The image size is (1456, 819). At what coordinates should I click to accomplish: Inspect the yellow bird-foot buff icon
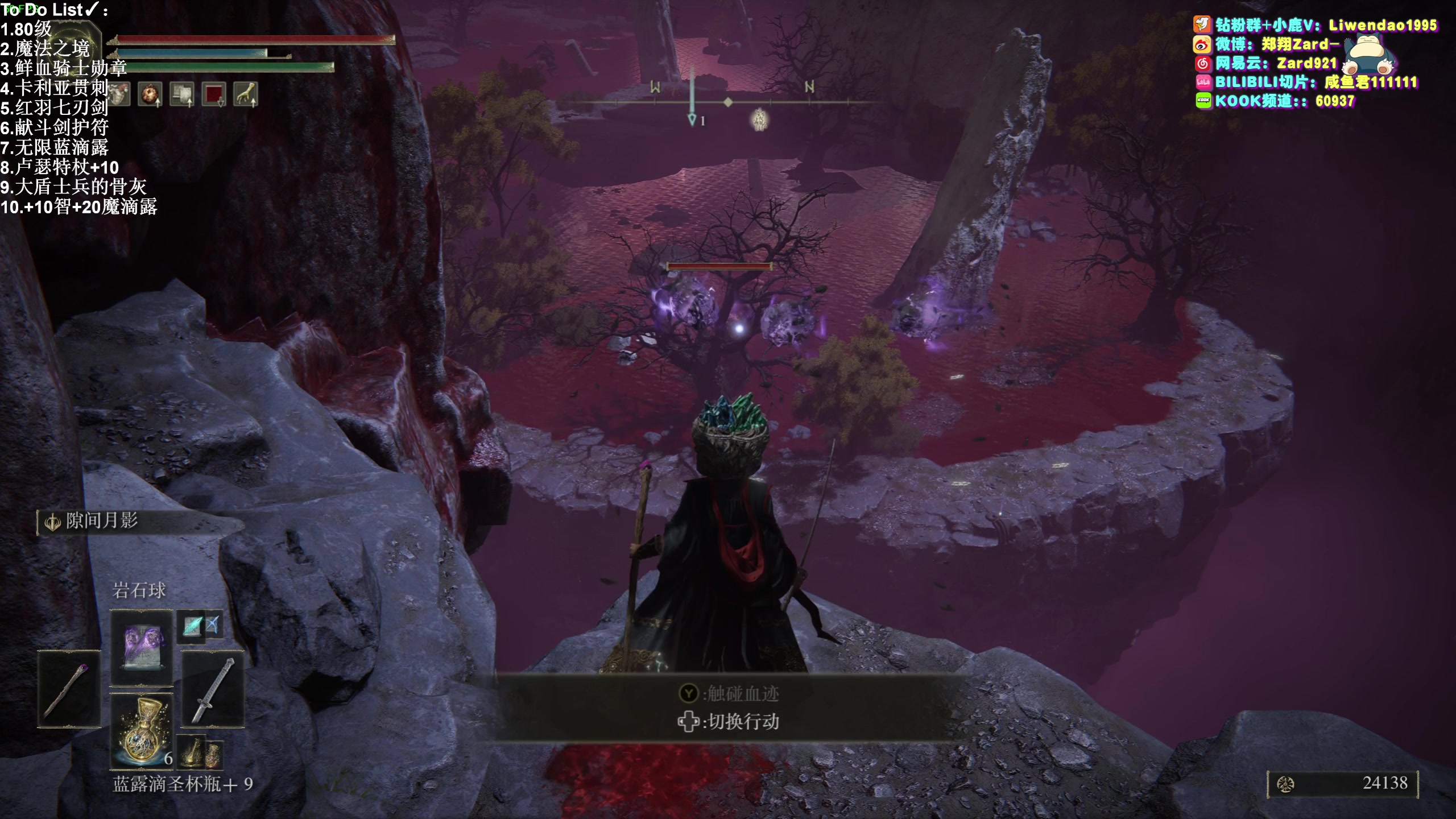pos(246,94)
